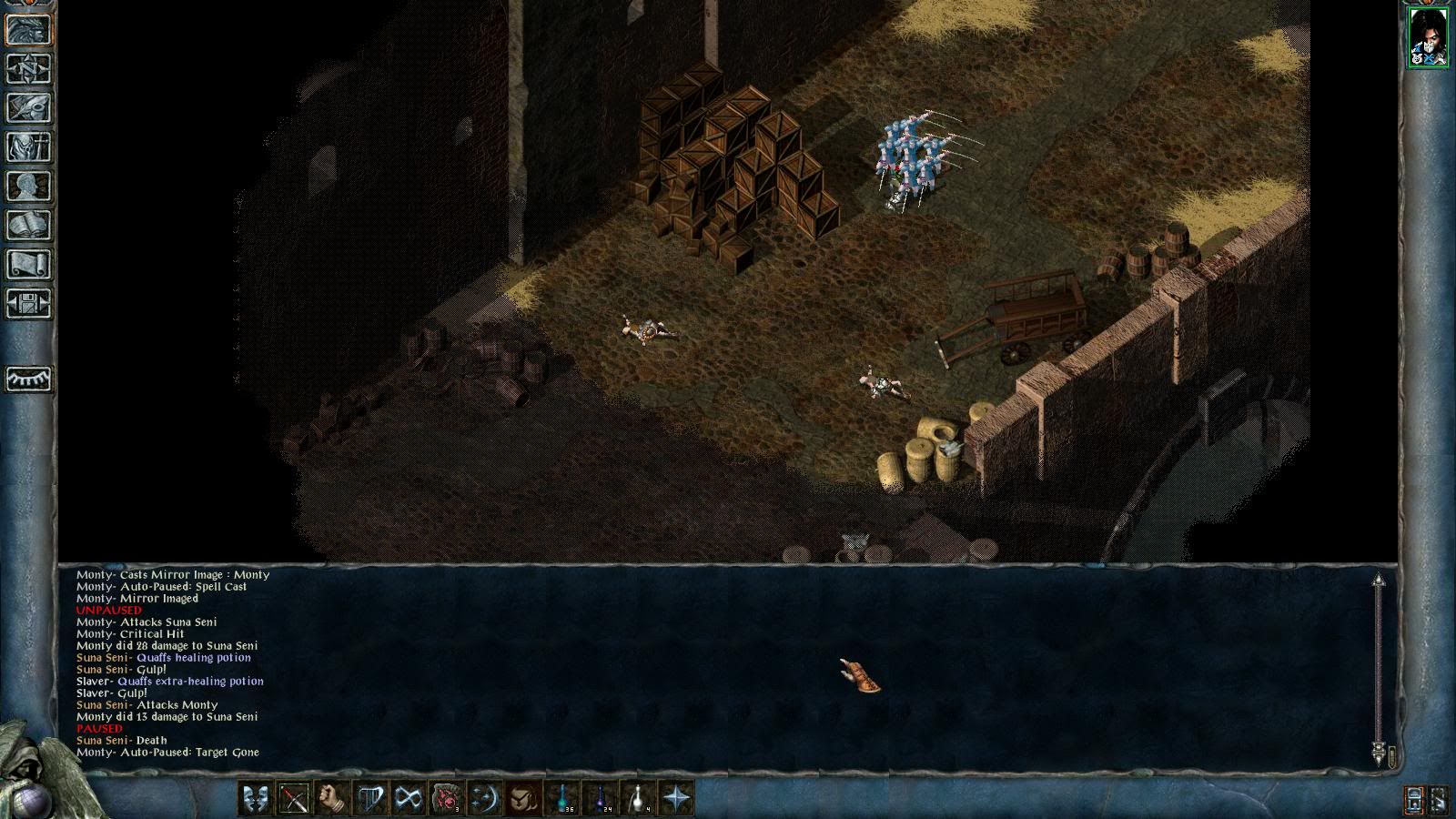Viewport: 1456px width, 819px height.
Task: Activate the harp bard song
Action: coord(370,799)
